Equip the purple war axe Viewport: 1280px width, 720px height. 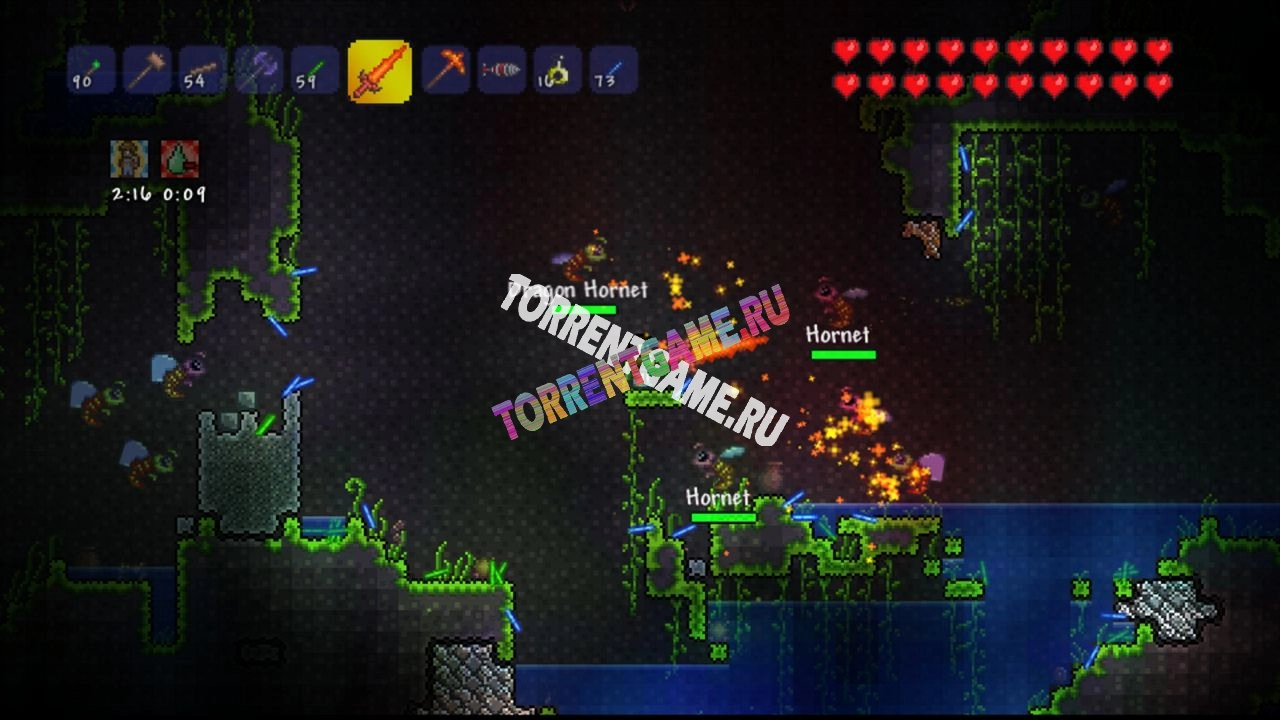(259, 70)
